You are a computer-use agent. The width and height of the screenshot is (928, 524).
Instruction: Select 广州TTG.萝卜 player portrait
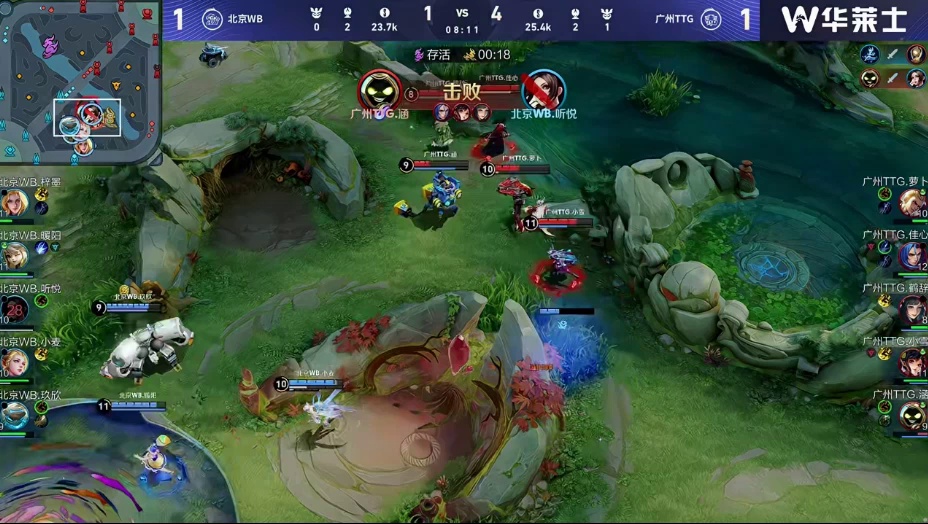coord(912,203)
